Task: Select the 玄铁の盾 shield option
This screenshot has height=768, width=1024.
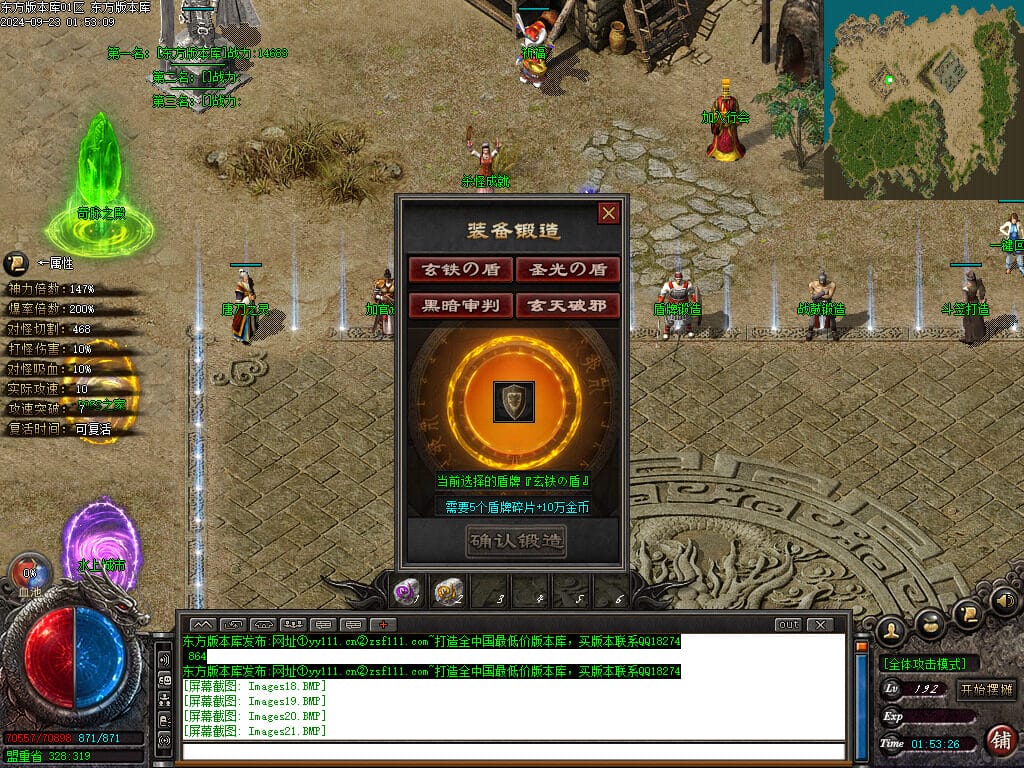Action: tap(460, 269)
